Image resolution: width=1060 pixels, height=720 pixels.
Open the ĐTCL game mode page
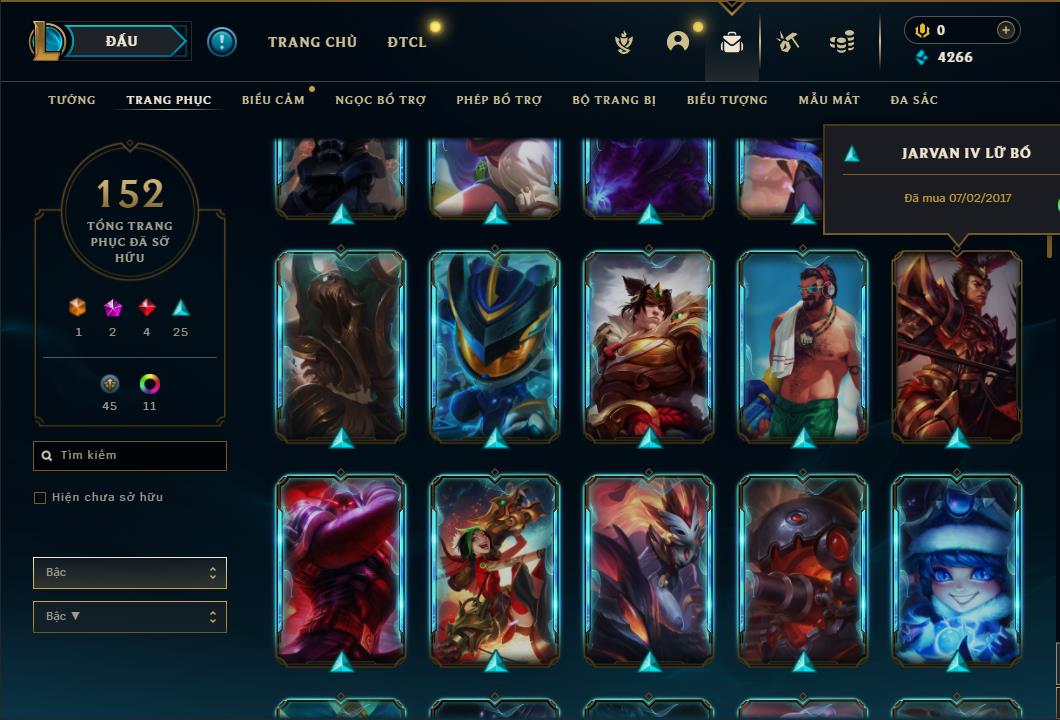coord(407,42)
